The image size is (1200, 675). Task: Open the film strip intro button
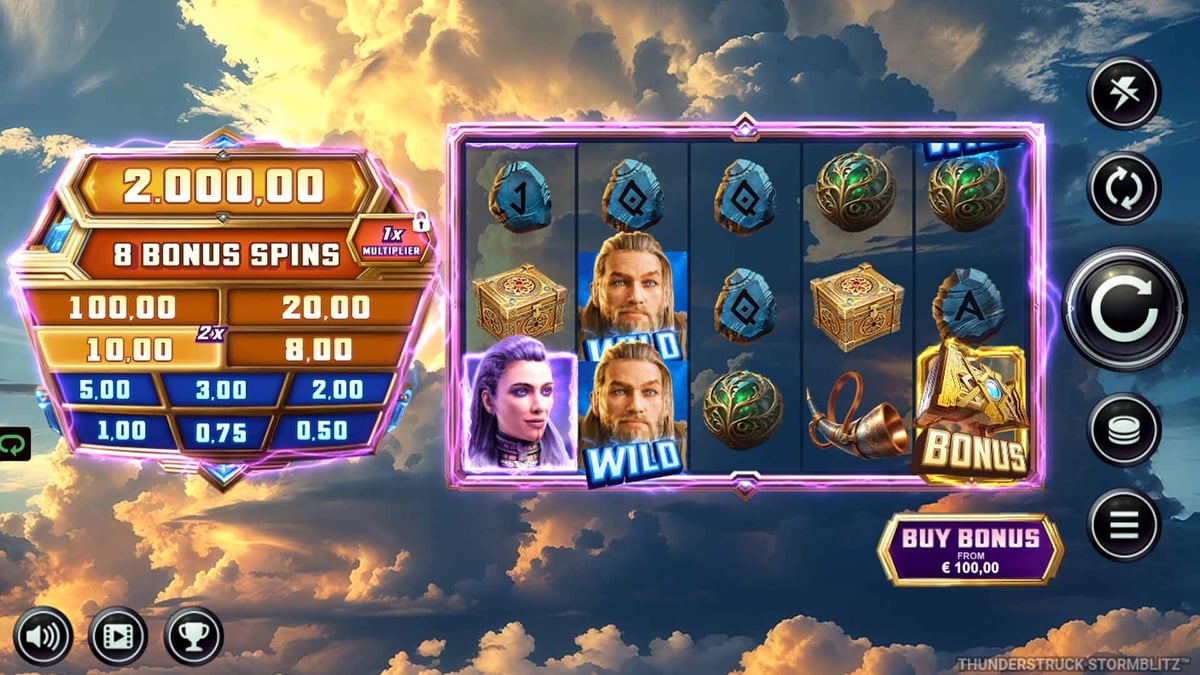pos(118,636)
